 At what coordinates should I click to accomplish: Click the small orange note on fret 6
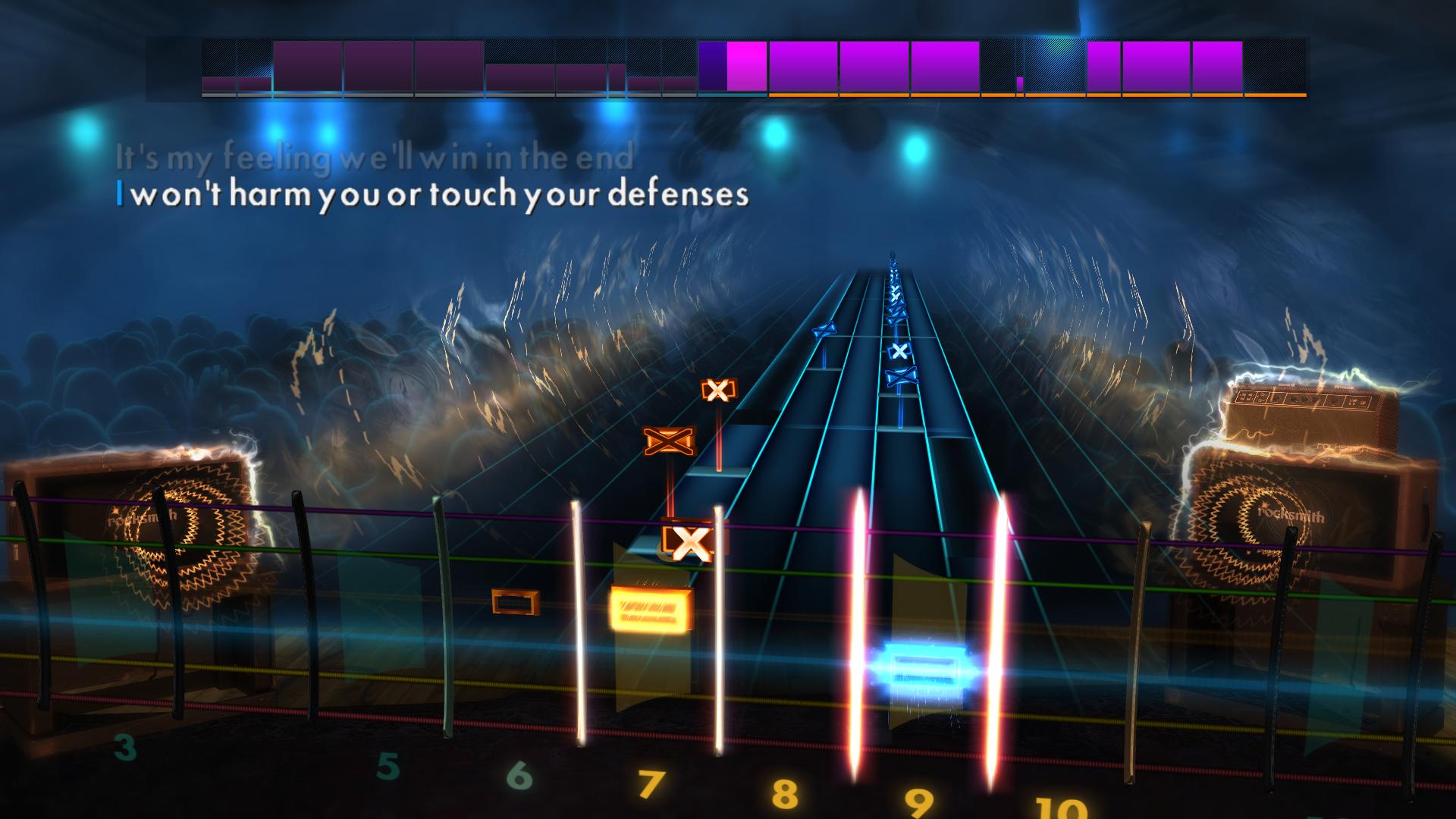pos(514,601)
